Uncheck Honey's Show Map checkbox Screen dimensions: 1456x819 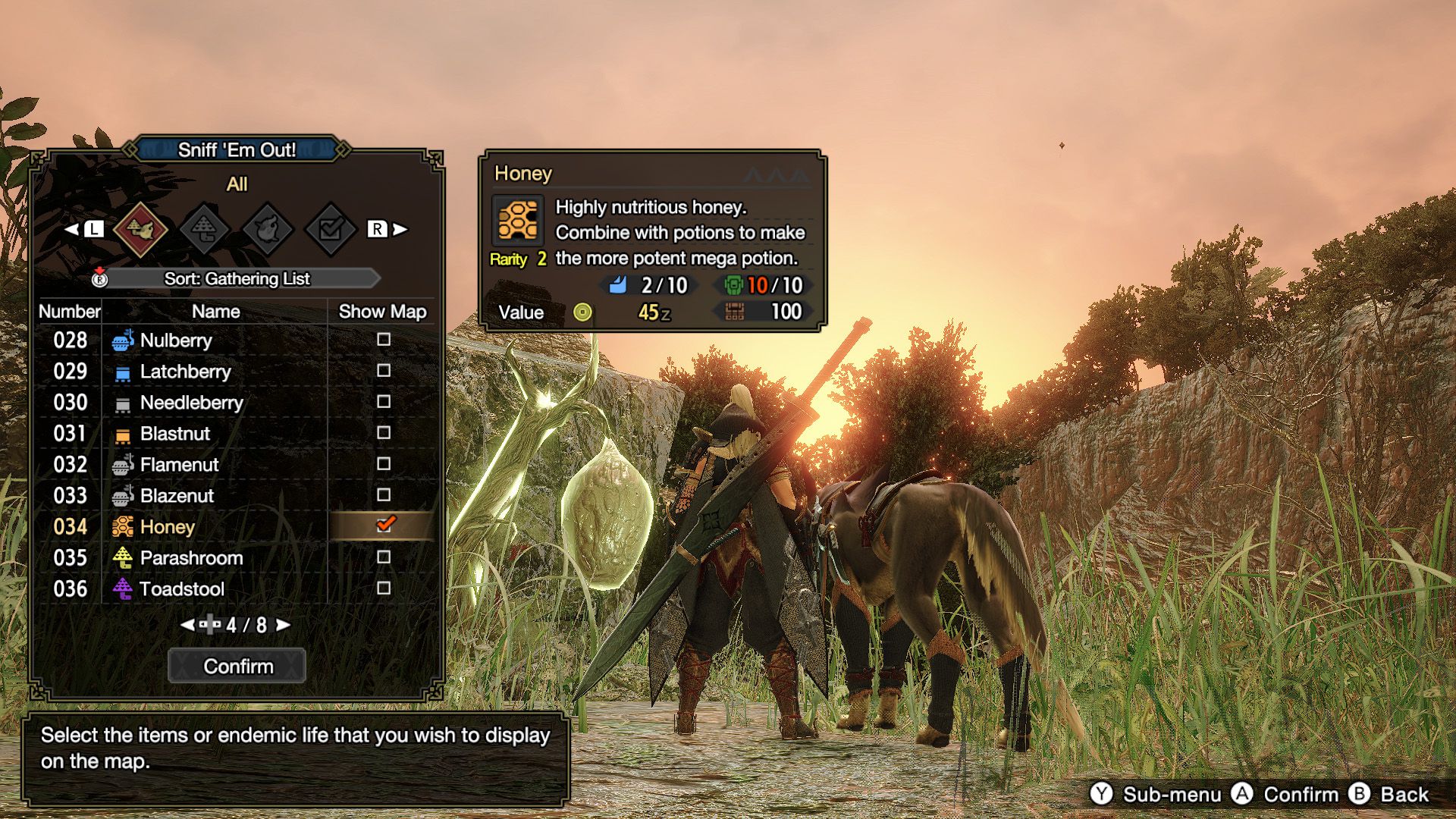pos(384,526)
